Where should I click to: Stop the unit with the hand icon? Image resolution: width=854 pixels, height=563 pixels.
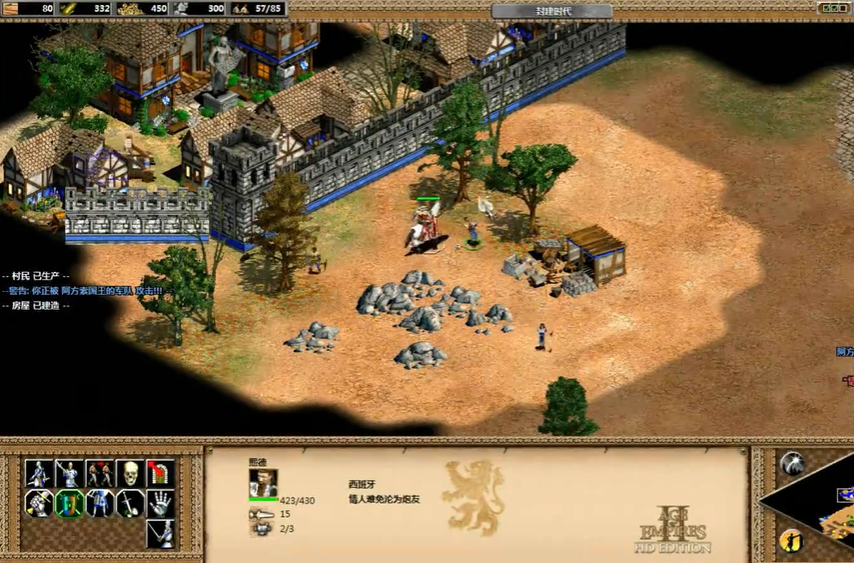pyautogui.click(x=160, y=503)
